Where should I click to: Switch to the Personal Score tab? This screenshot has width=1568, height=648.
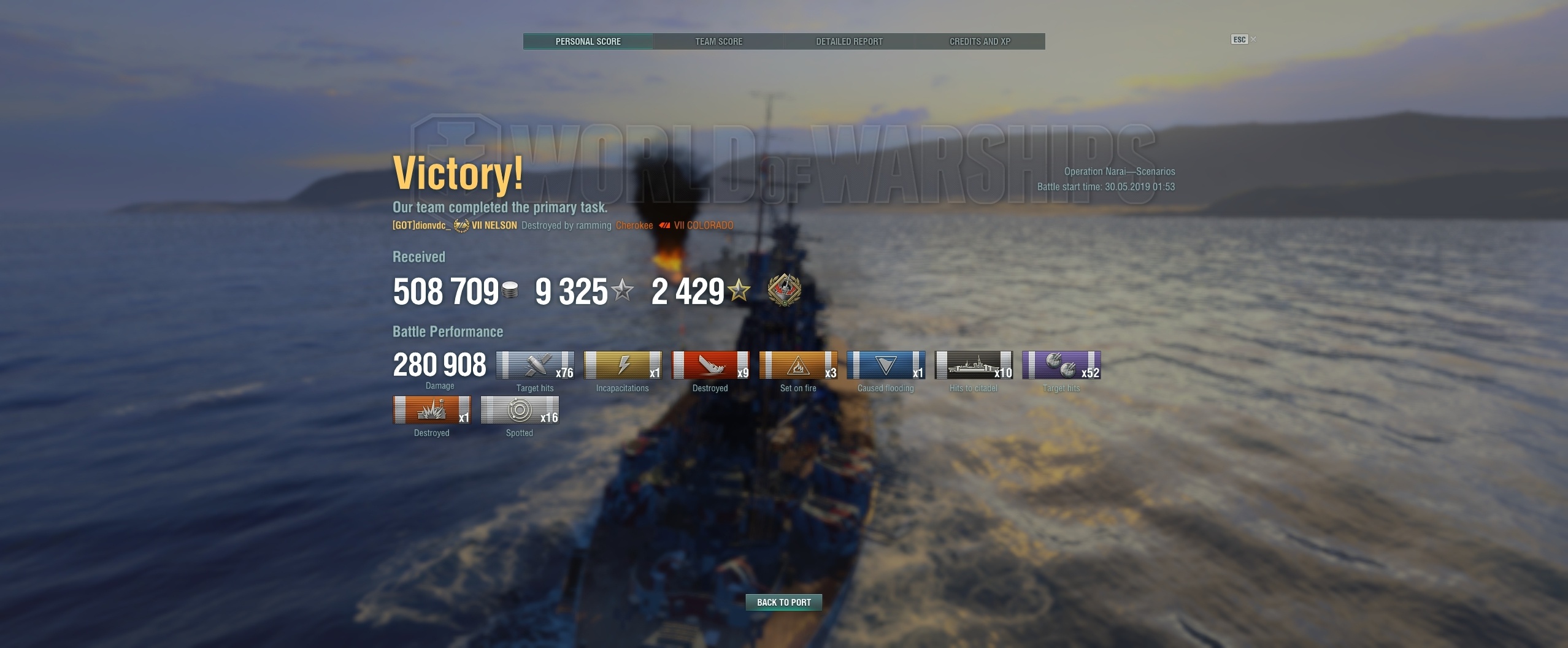pos(588,42)
